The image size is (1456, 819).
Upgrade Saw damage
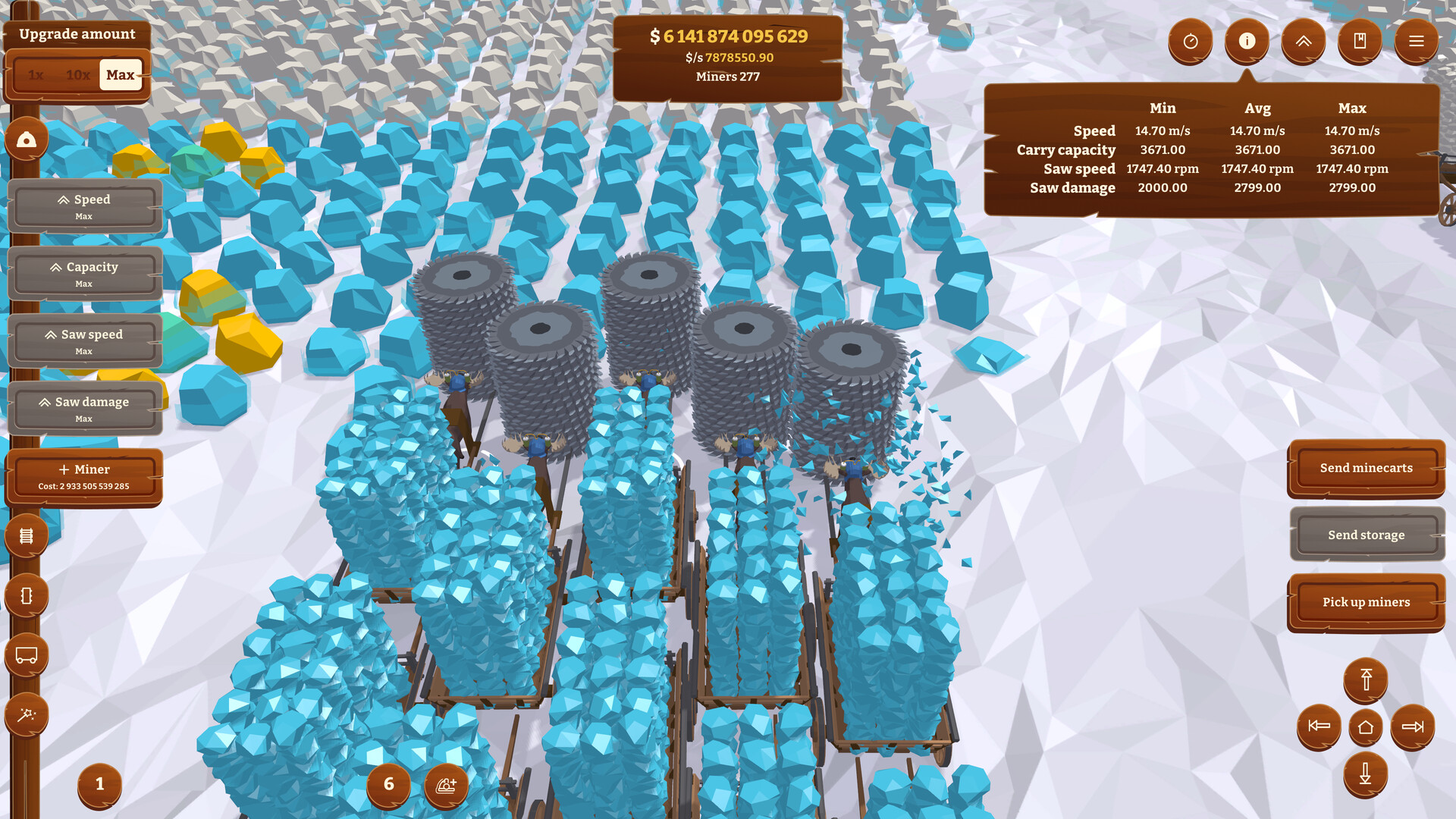pos(85,409)
